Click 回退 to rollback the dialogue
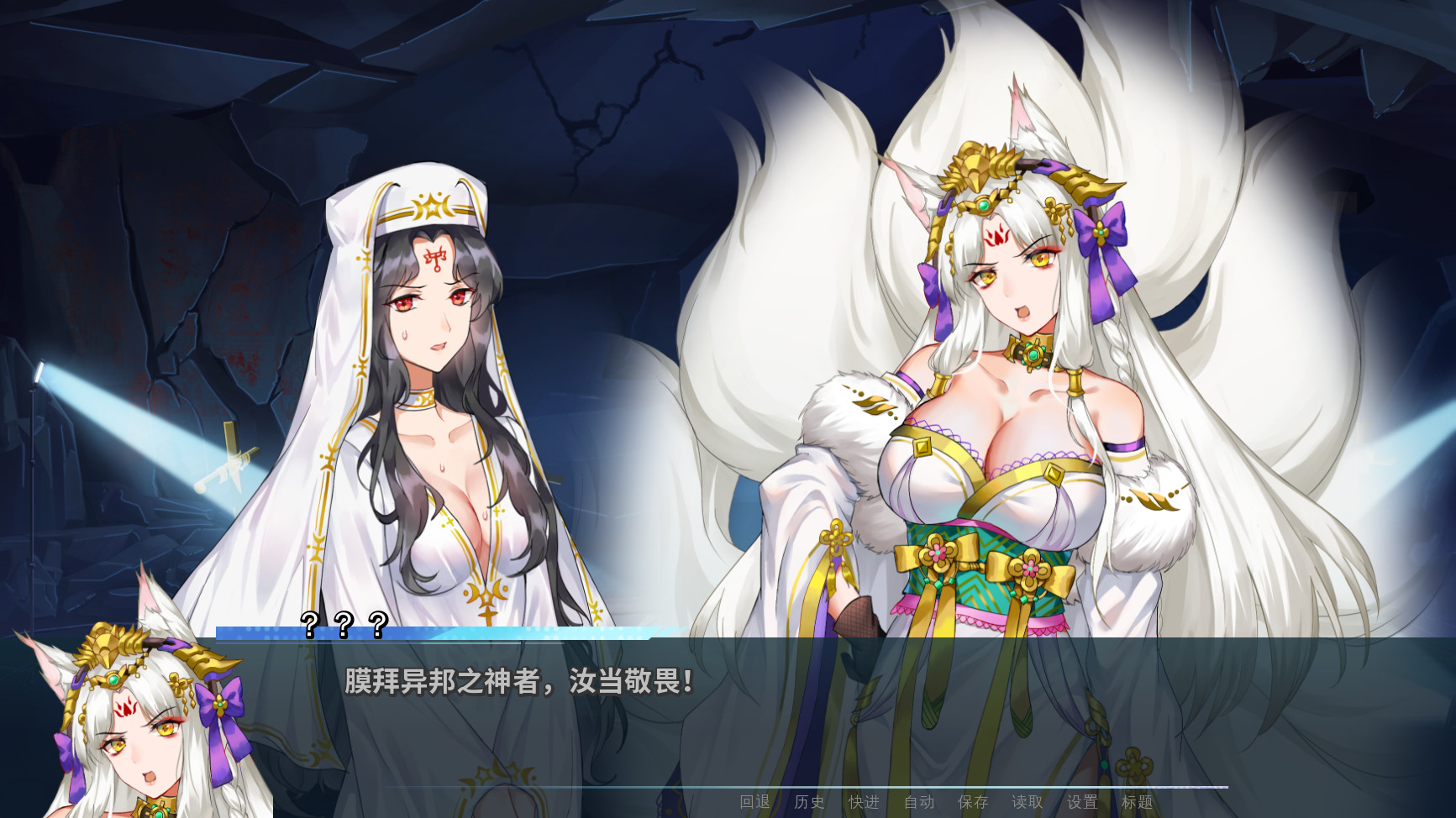 click(x=754, y=801)
